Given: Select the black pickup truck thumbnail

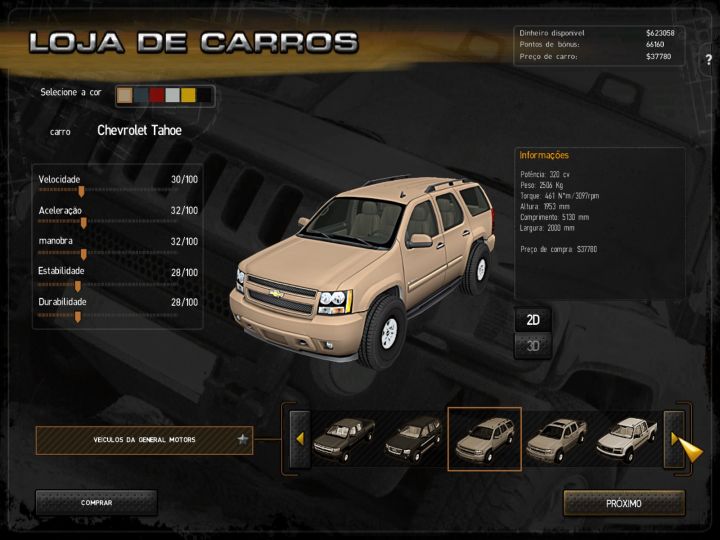Looking at the screenshot, I should pyautogui.click(x=343, y=439).
